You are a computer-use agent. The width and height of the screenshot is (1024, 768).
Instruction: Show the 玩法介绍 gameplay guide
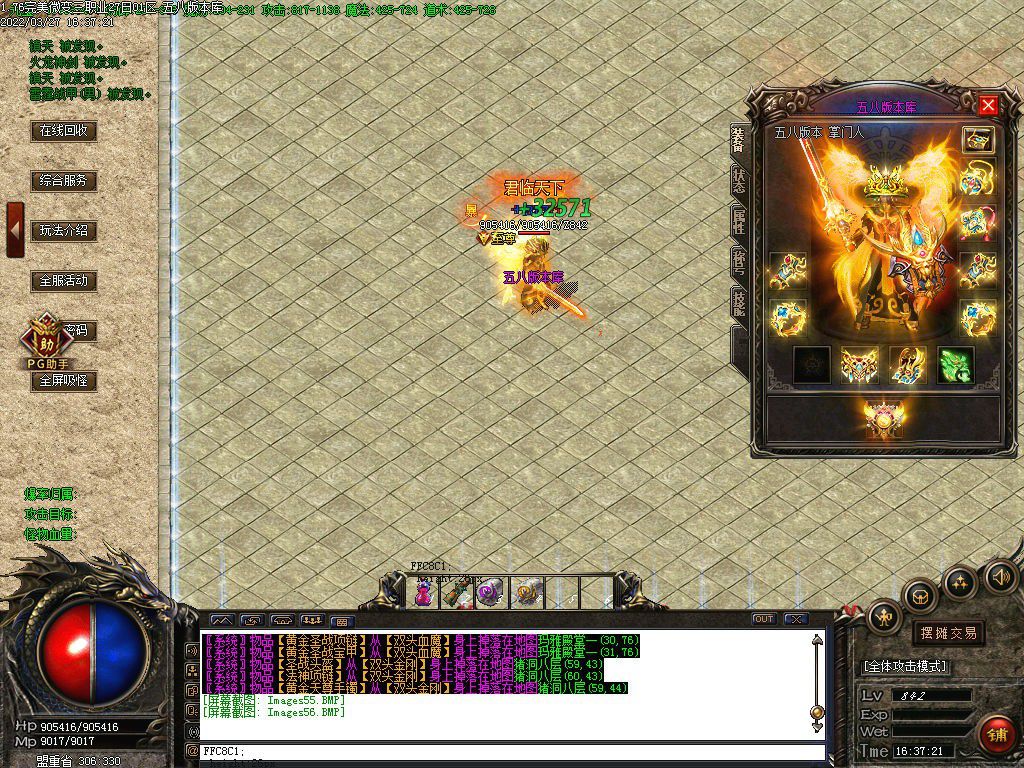(64, 230)
